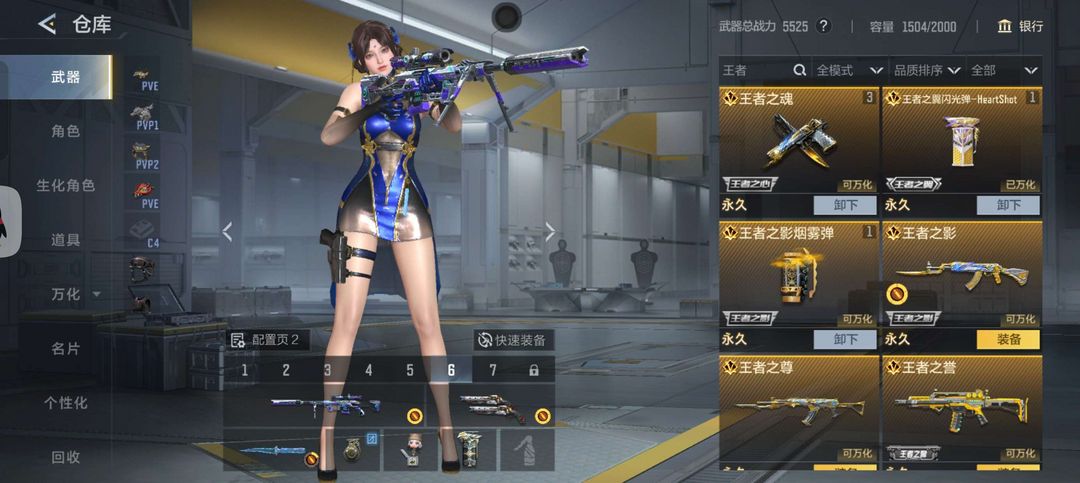Open the 生化角色 tab
Image resolution: width=1080 pixels, height=483 pixels.
pyautogui.click(x=66, y=186)
